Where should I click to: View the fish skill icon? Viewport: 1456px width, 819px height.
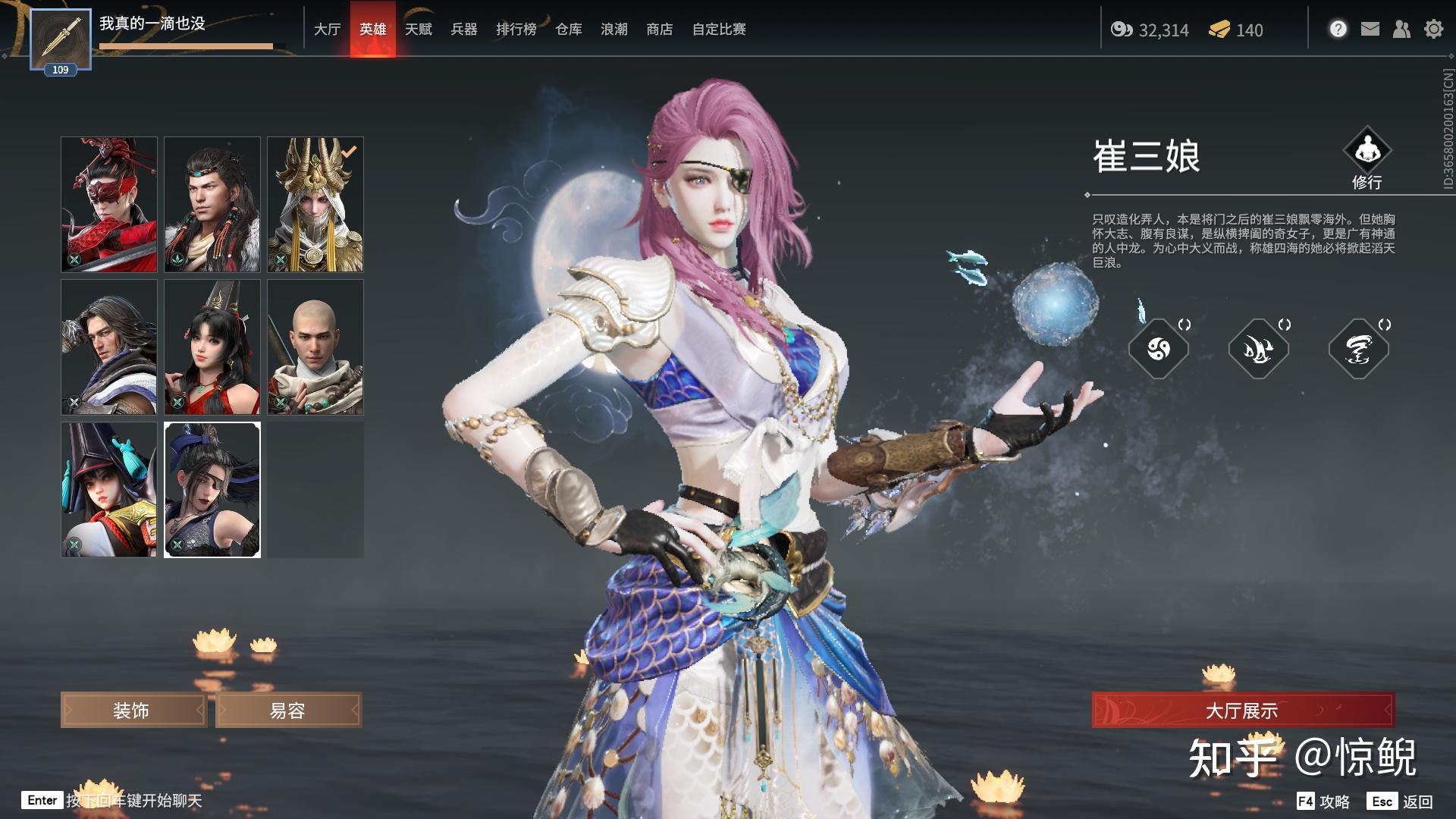coord(1258,350)
